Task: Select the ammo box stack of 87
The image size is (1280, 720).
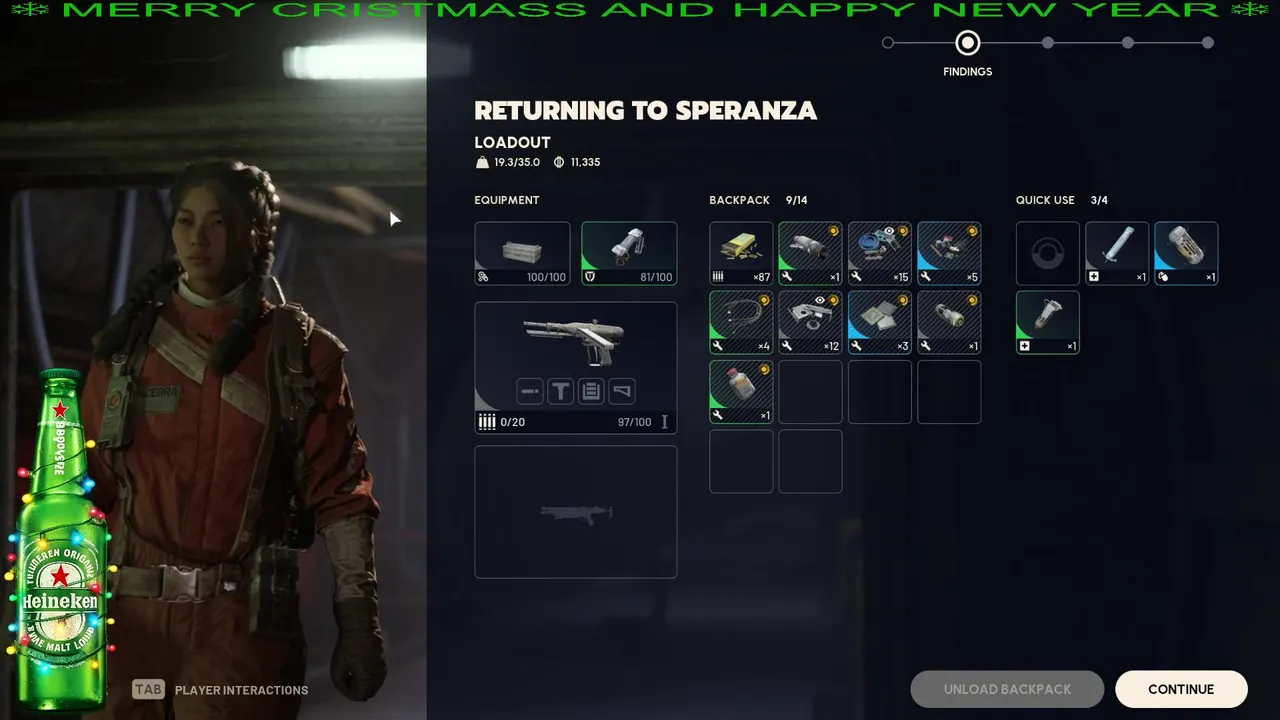Action: coord(741,253)
